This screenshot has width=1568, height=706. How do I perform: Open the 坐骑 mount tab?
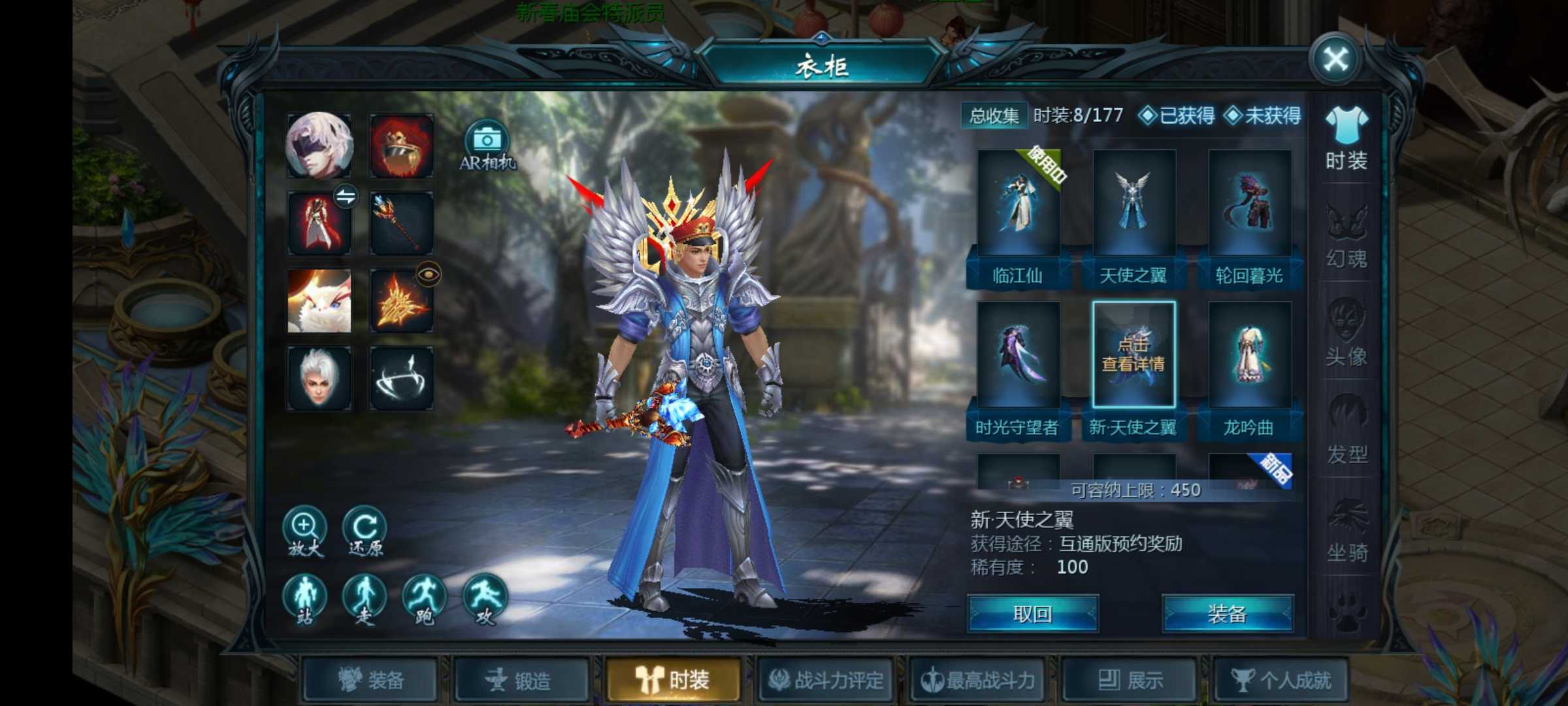(x=1346, y=530)
